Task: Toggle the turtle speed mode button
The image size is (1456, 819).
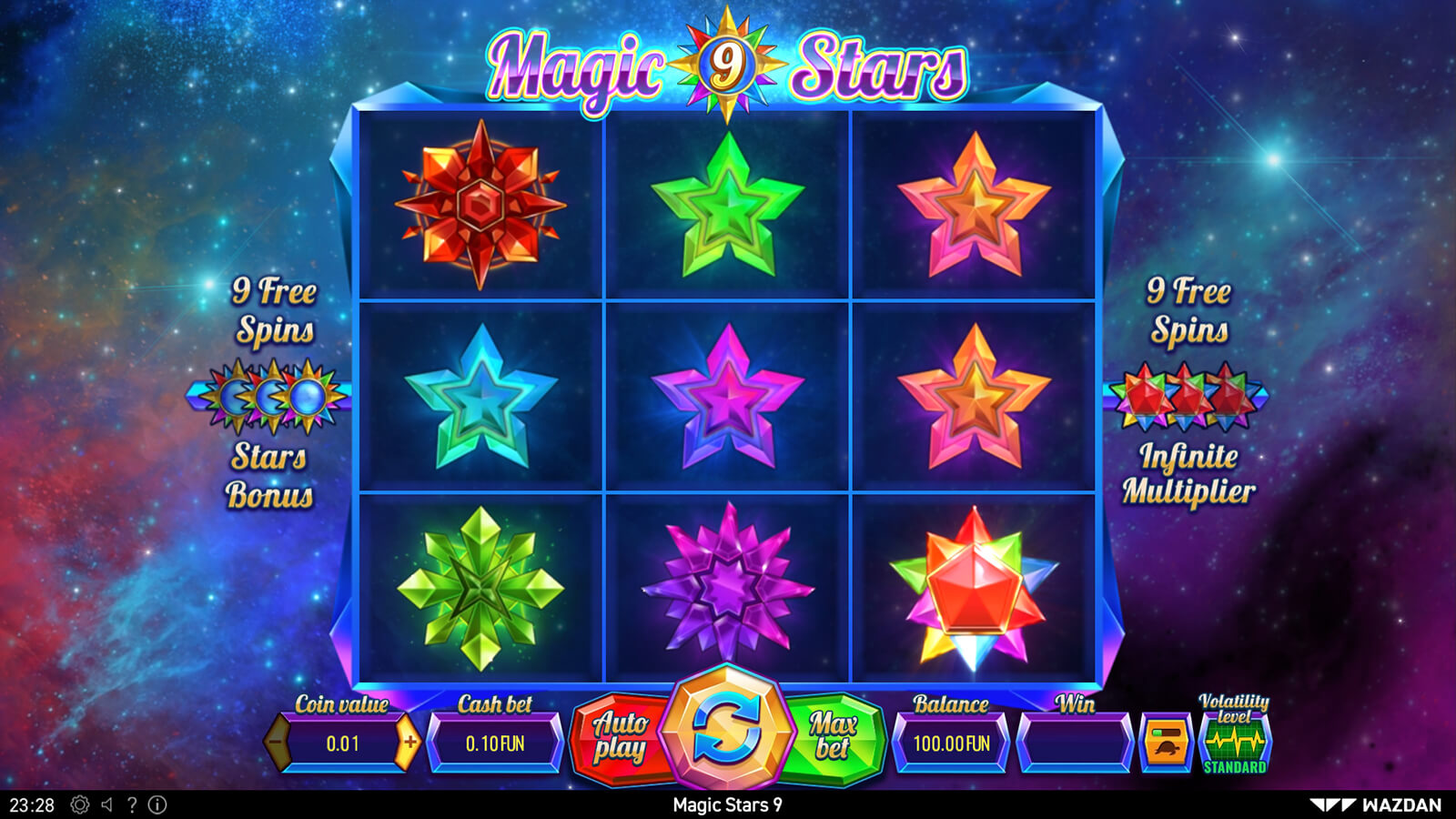Action: pos(1166,743)
